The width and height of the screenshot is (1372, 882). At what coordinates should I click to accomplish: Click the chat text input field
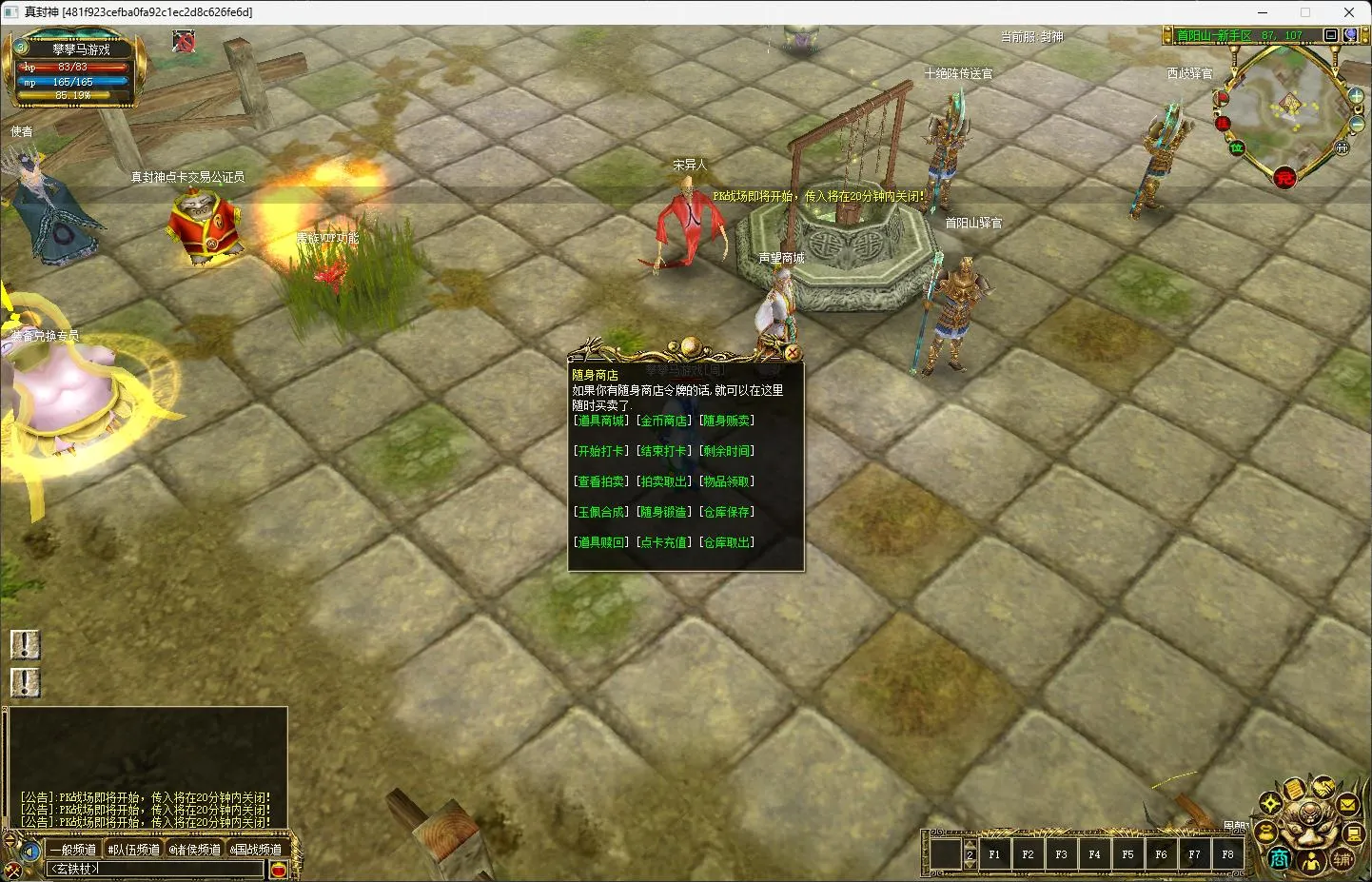click(157, 869)
